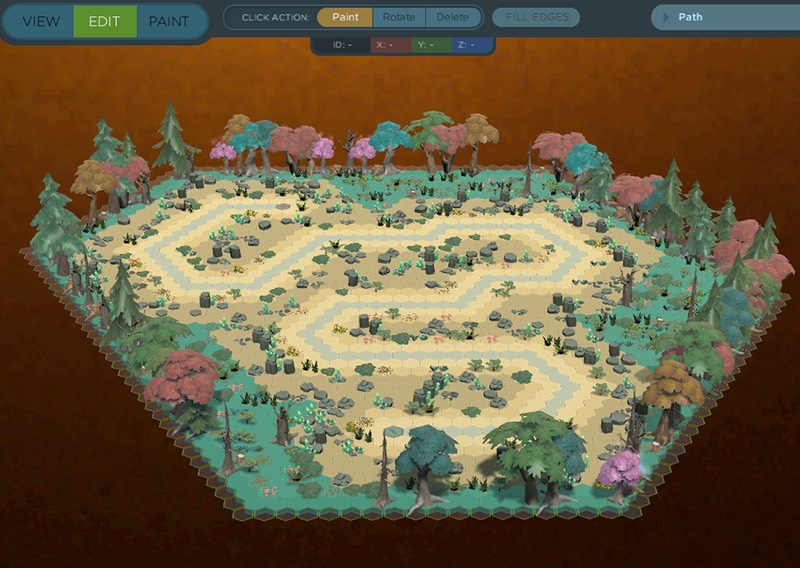Screen dimensions: 800x568
Task: Expand the Path panel
Action: click(x=664, y=17)
